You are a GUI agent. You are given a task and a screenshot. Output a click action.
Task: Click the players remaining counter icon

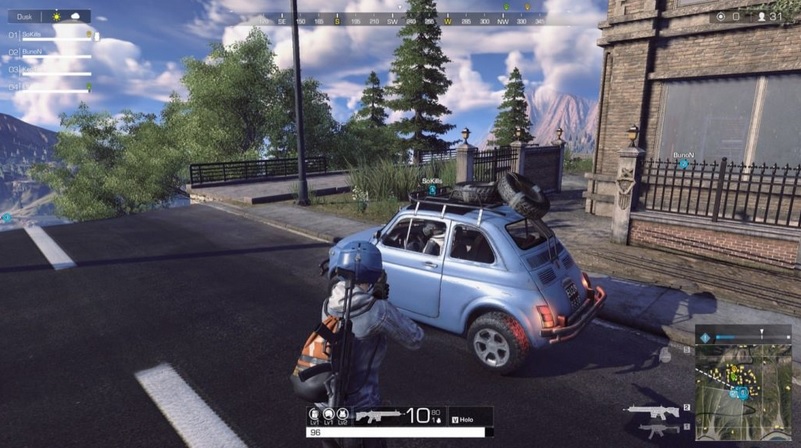pyautogui.click(x=762, y=17)
